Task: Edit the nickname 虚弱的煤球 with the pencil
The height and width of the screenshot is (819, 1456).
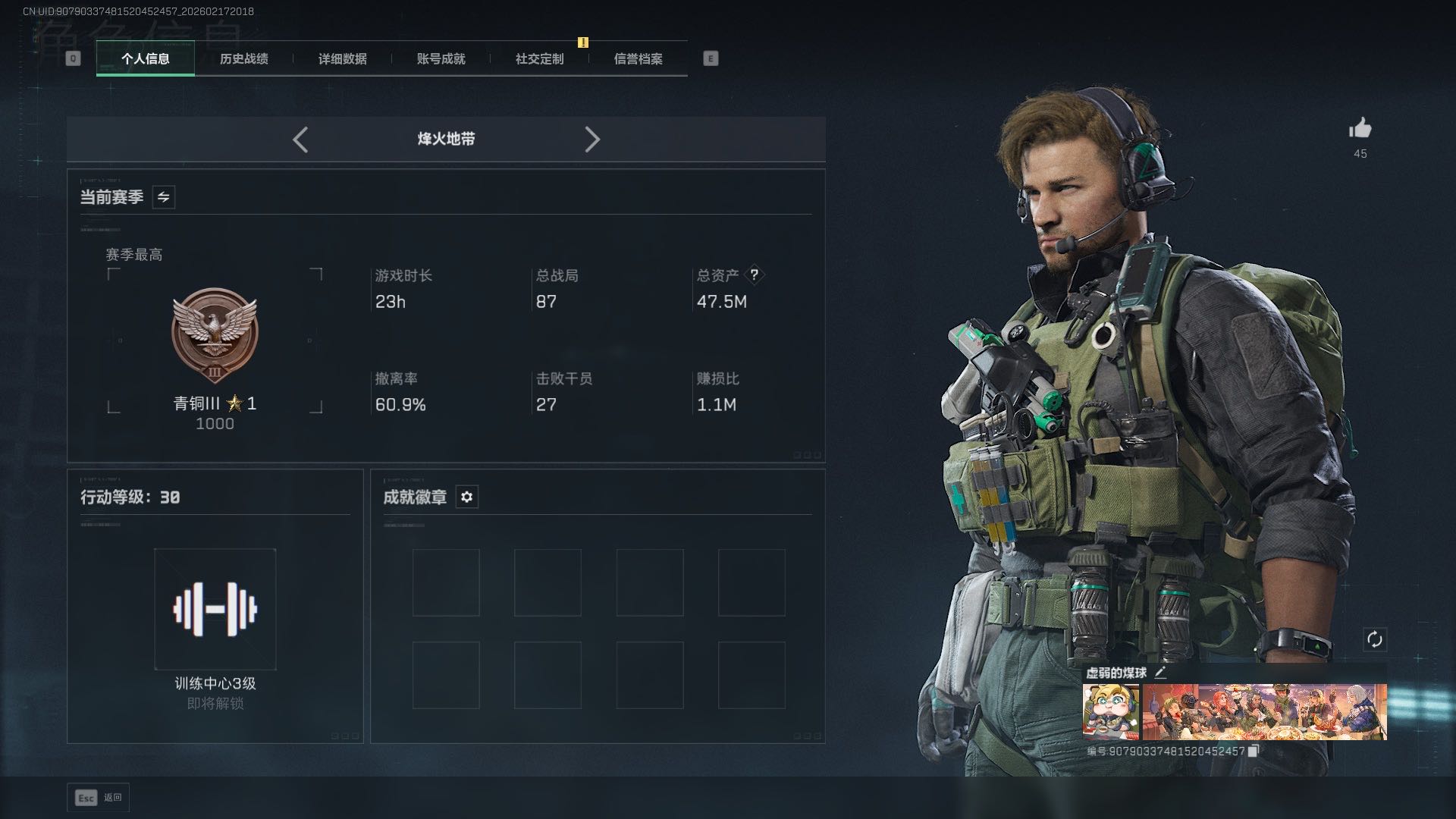Action: click(1160, 673)
